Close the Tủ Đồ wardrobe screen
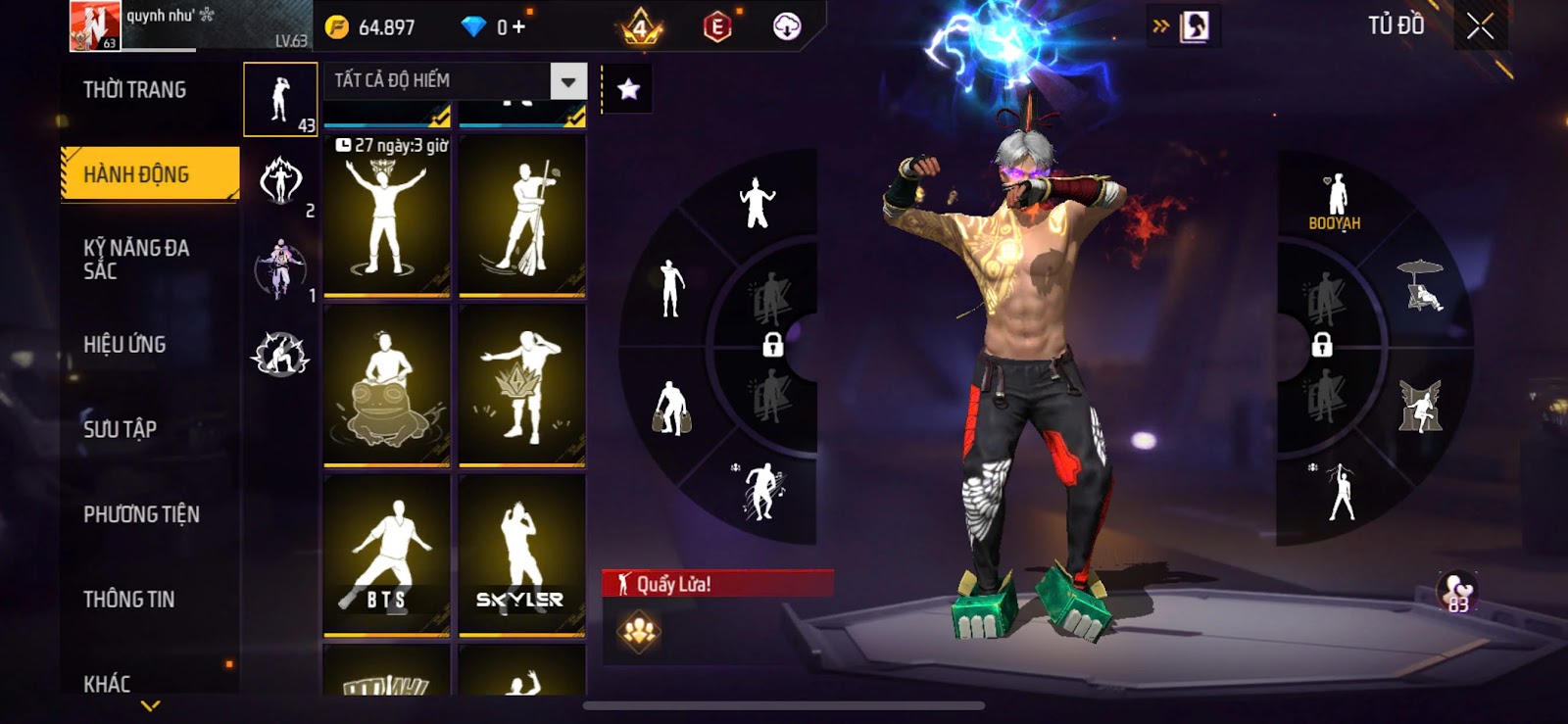 1480,26
